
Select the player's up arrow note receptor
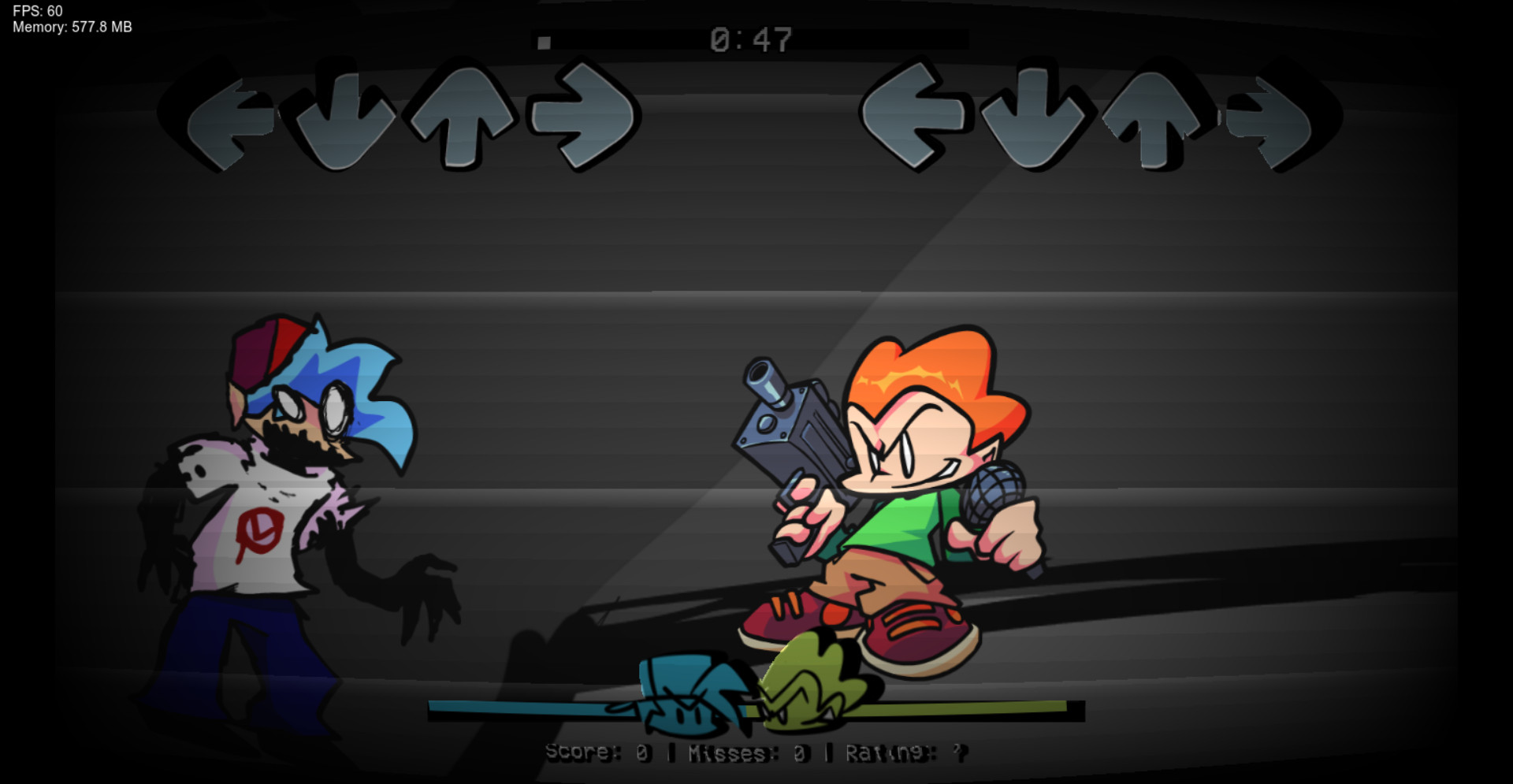1153,118
